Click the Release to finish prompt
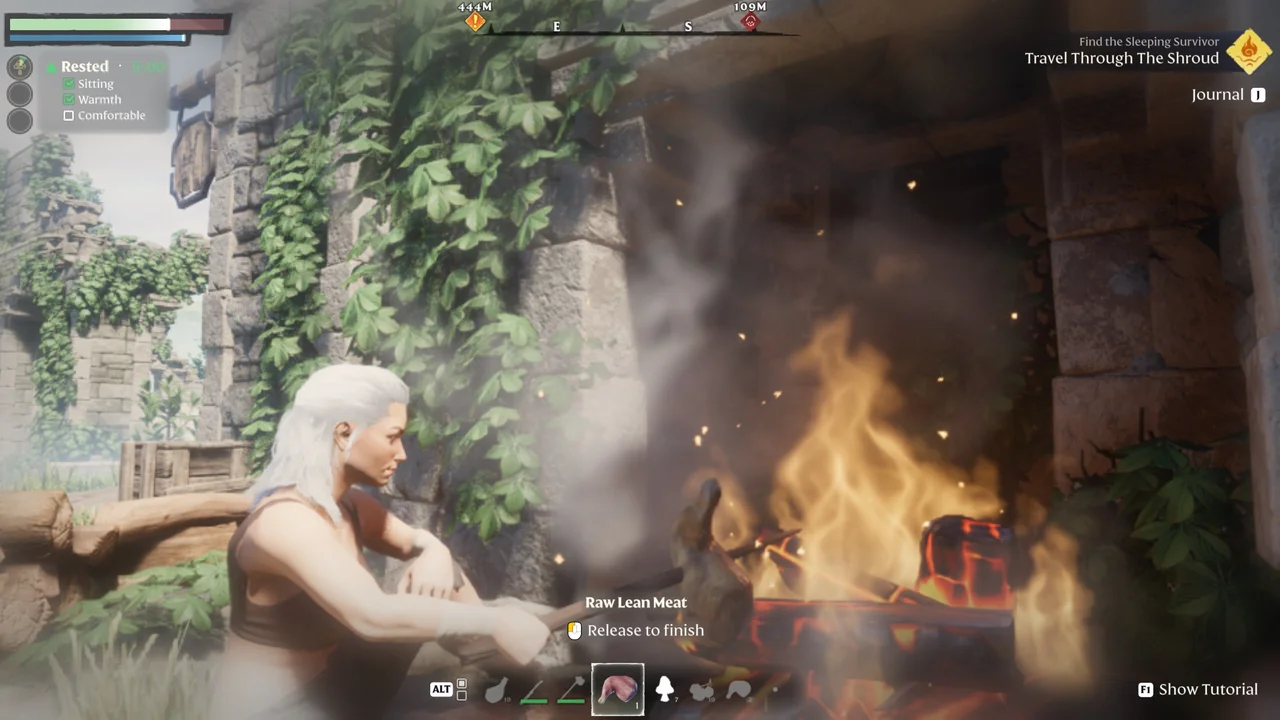1280x720 pixels. (645, 630)
